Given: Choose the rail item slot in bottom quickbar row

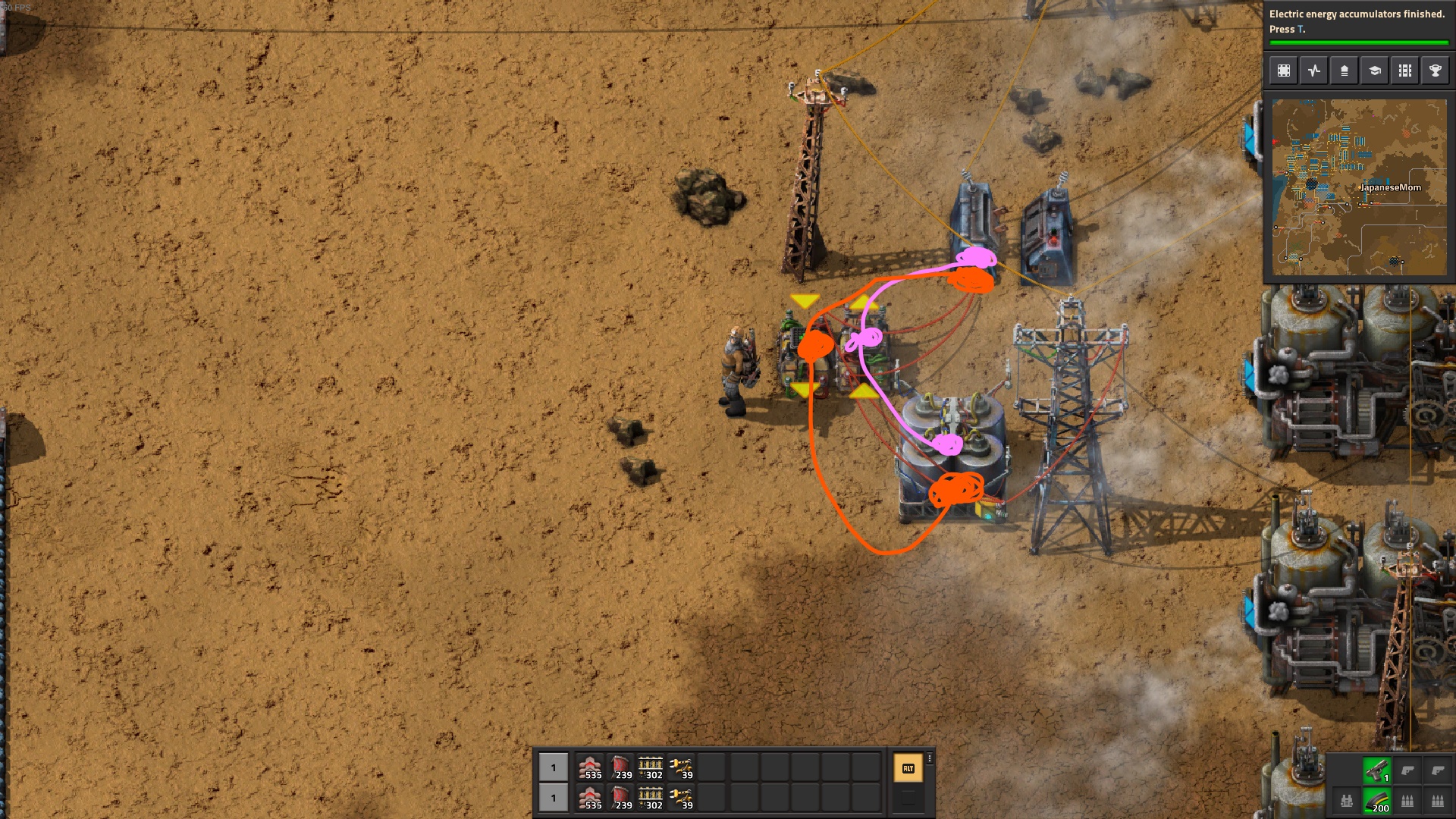Looking at the screenshot, I should click(x=651, y=798).
